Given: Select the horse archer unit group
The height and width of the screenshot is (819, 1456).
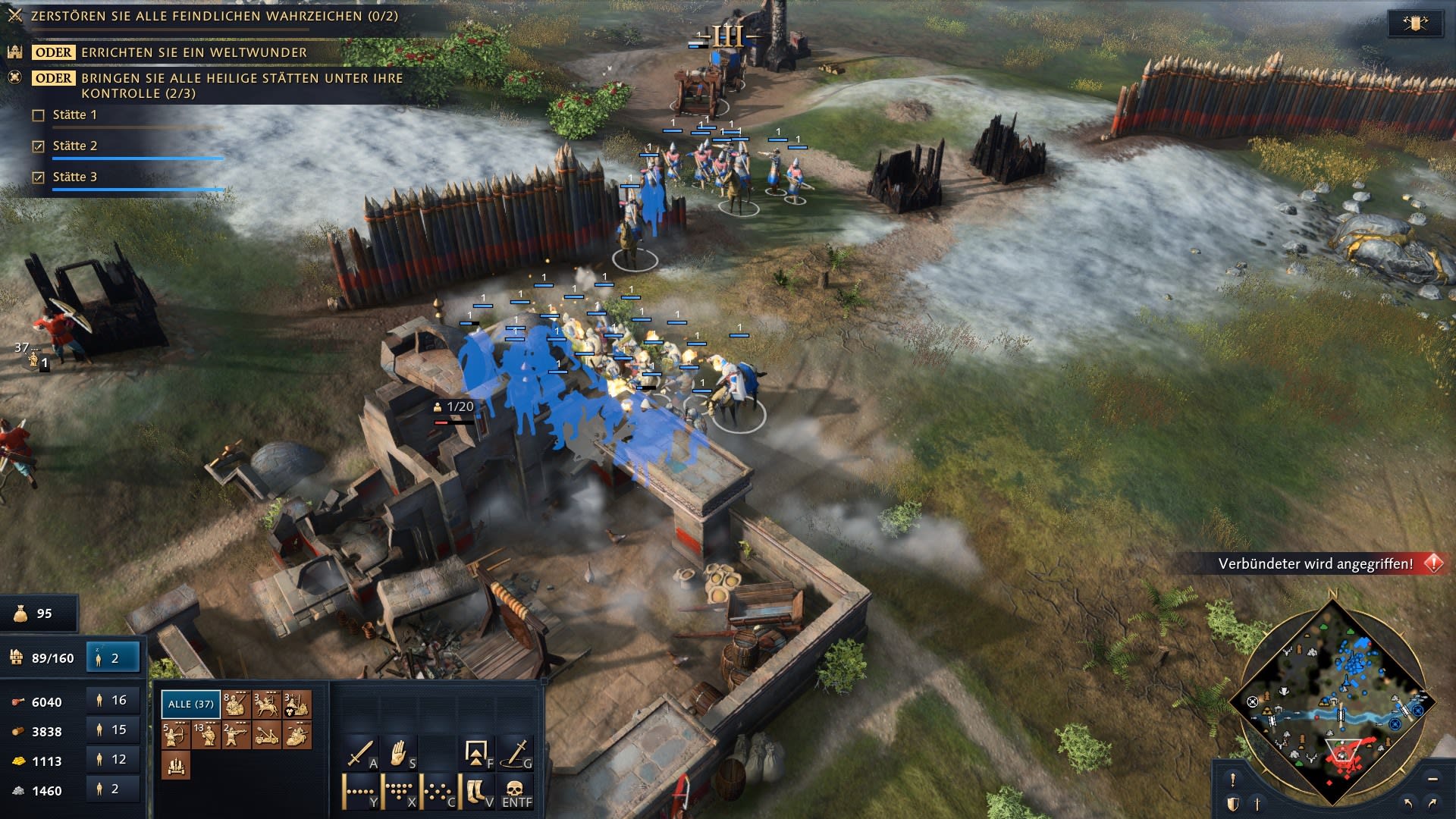Looking at the screenshot, I should pyautogui.click(x=267, y=704).
